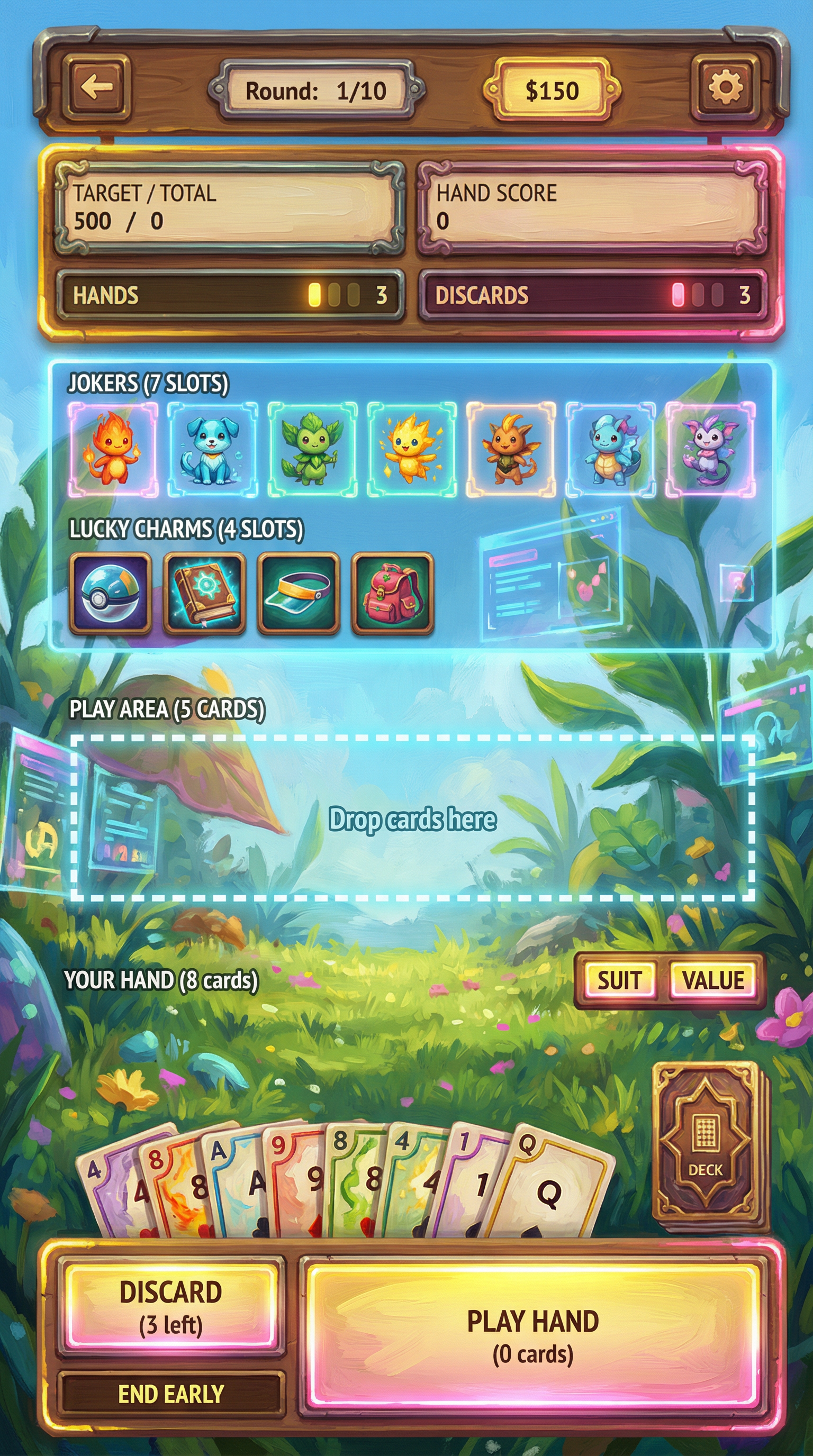Go back with the arrow button

97,88
